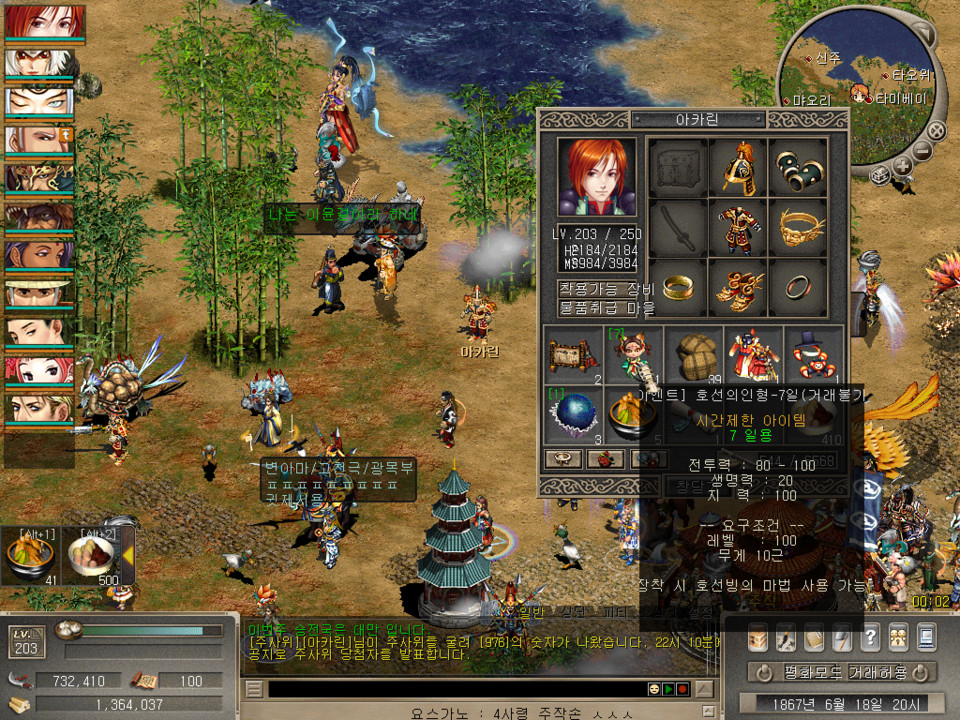Select the golden boots equipment slot
Screen dimensions: 960x720
(739, 288)
